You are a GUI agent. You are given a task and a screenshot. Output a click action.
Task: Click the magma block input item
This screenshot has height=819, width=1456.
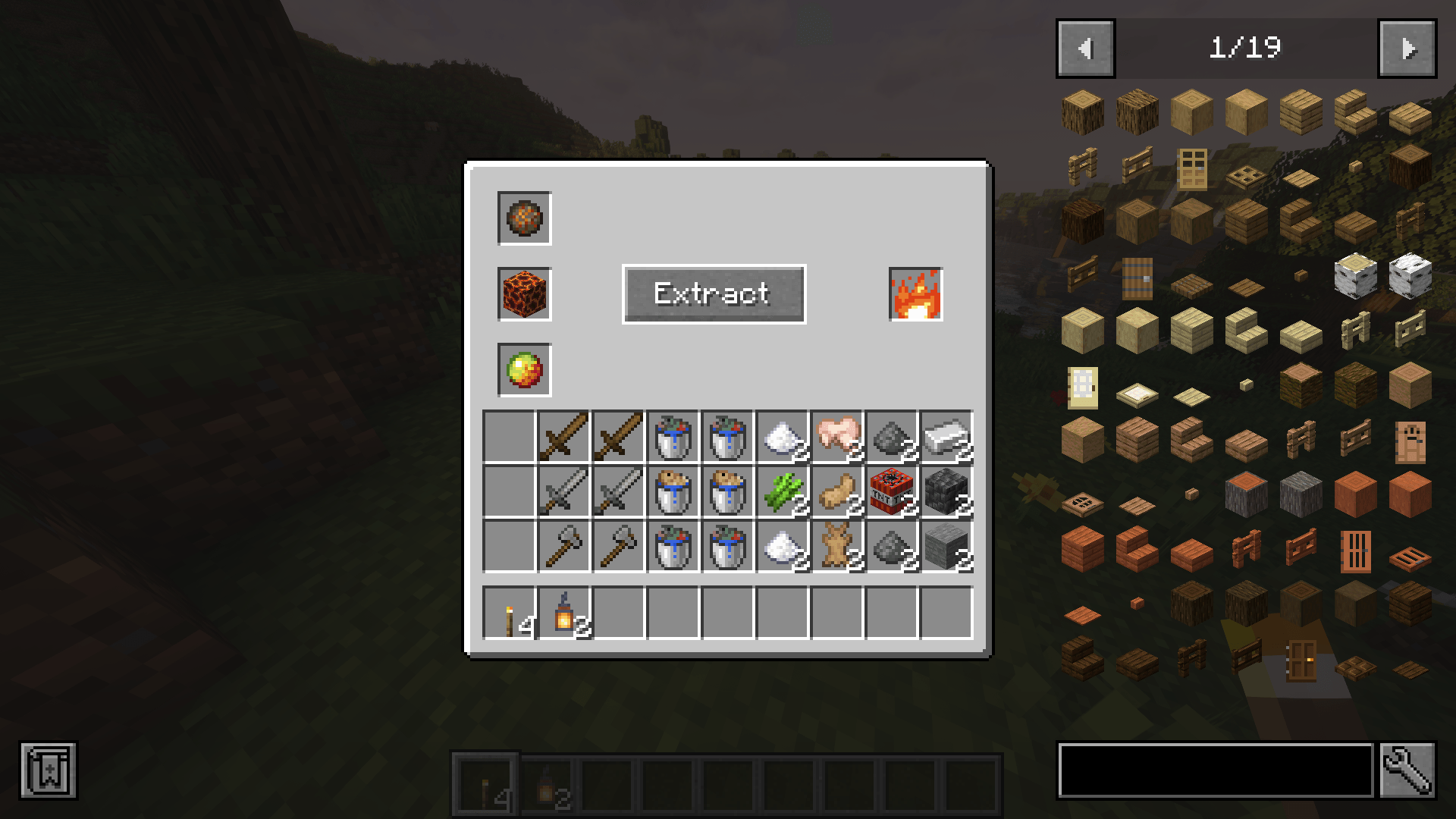(x=523, y=295)
